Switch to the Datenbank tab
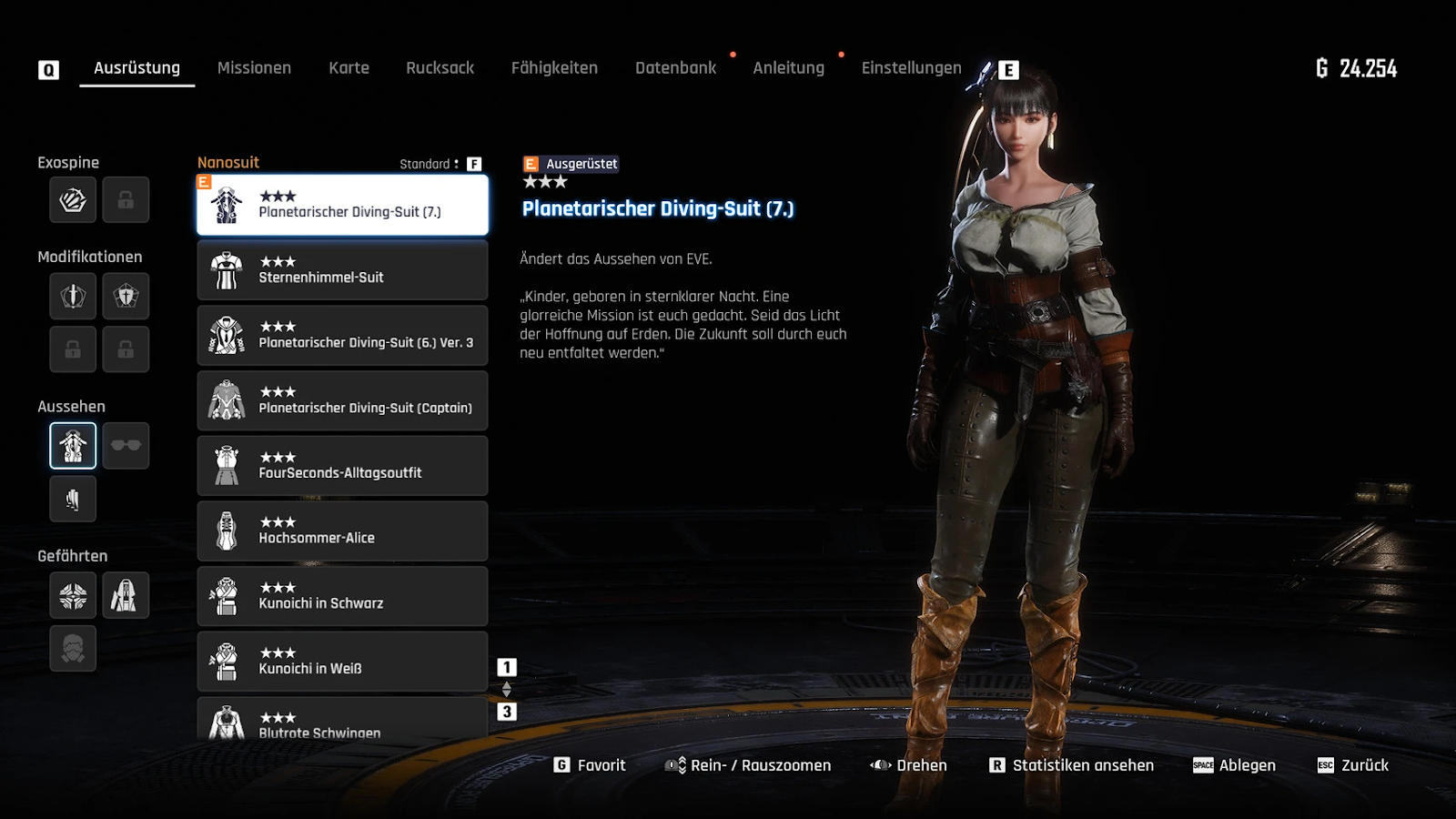 (675, 68)
